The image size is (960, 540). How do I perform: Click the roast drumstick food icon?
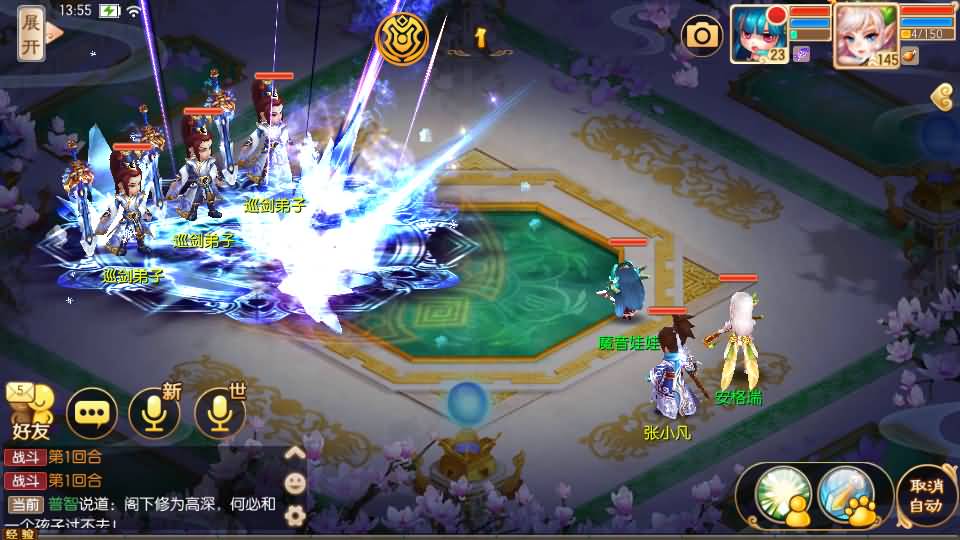(x=909, y=56)
